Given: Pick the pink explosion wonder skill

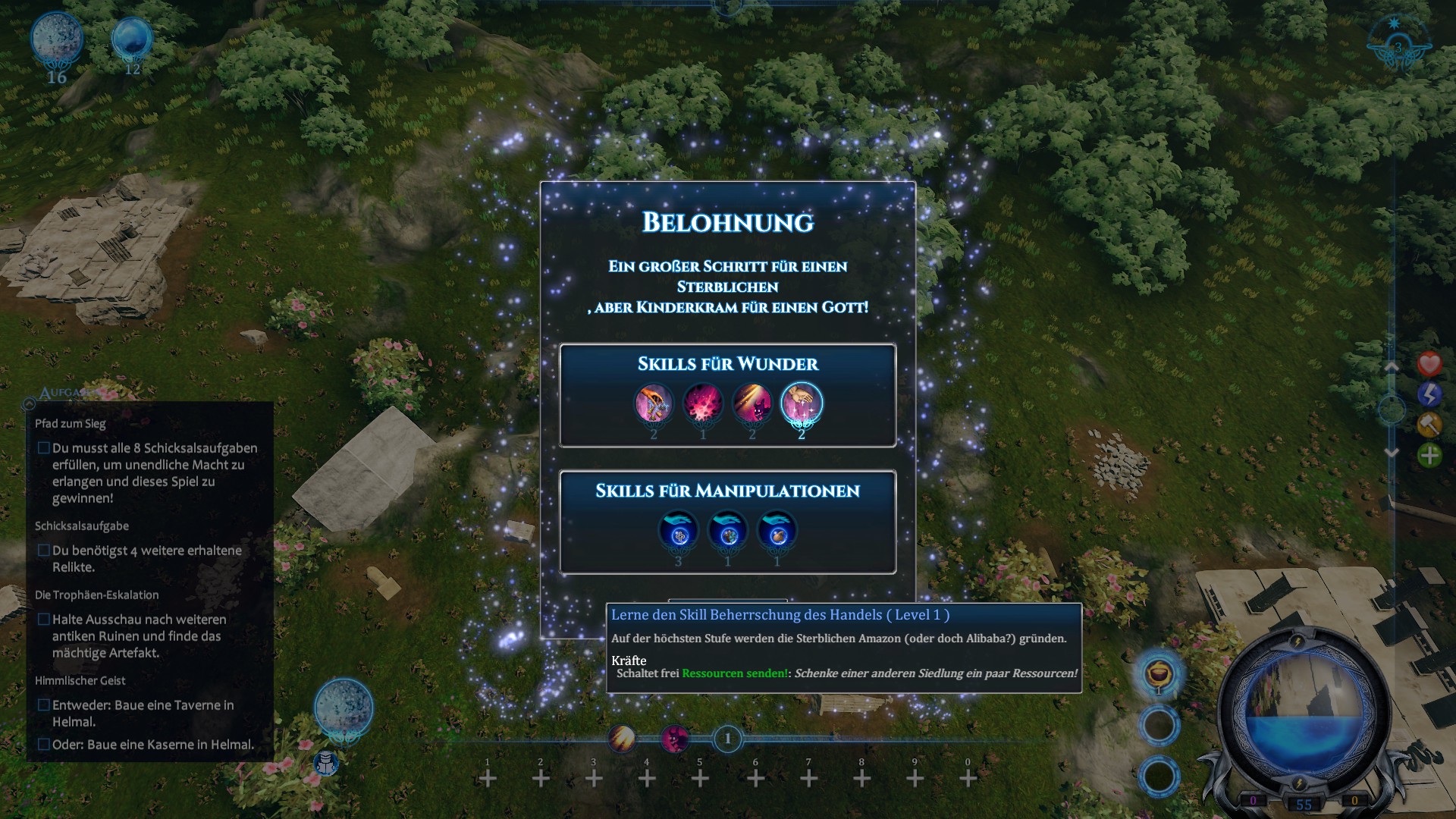Looking at the screenshot, I should (x=703, y=403).
